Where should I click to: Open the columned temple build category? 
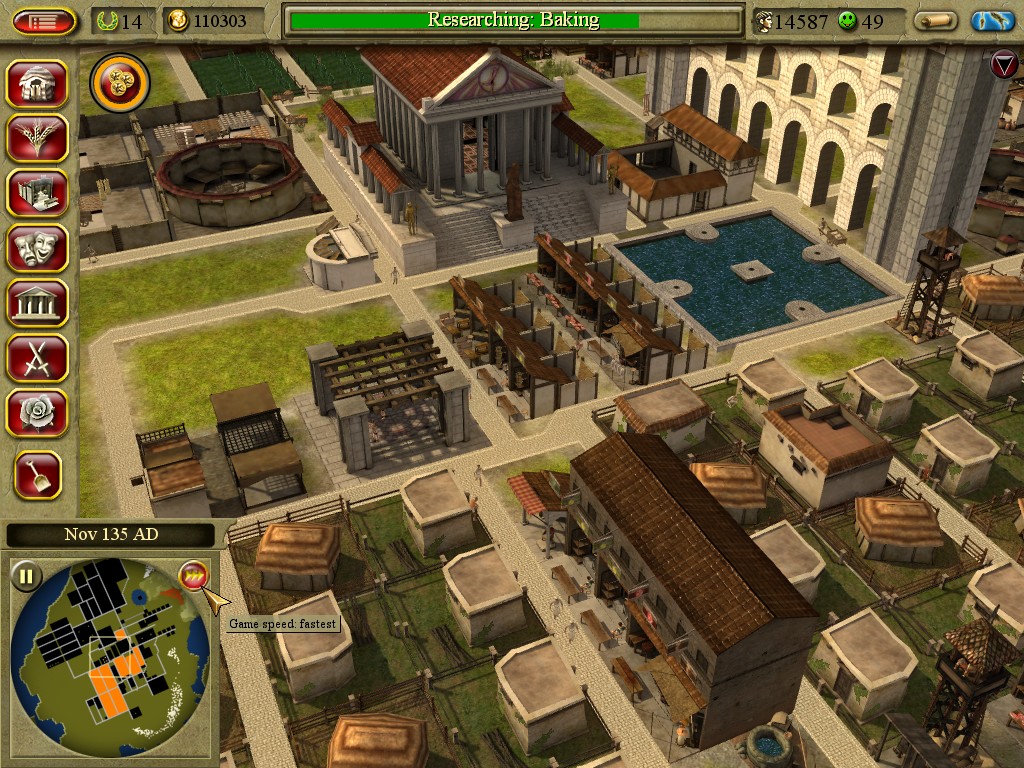tap(37, 302)
